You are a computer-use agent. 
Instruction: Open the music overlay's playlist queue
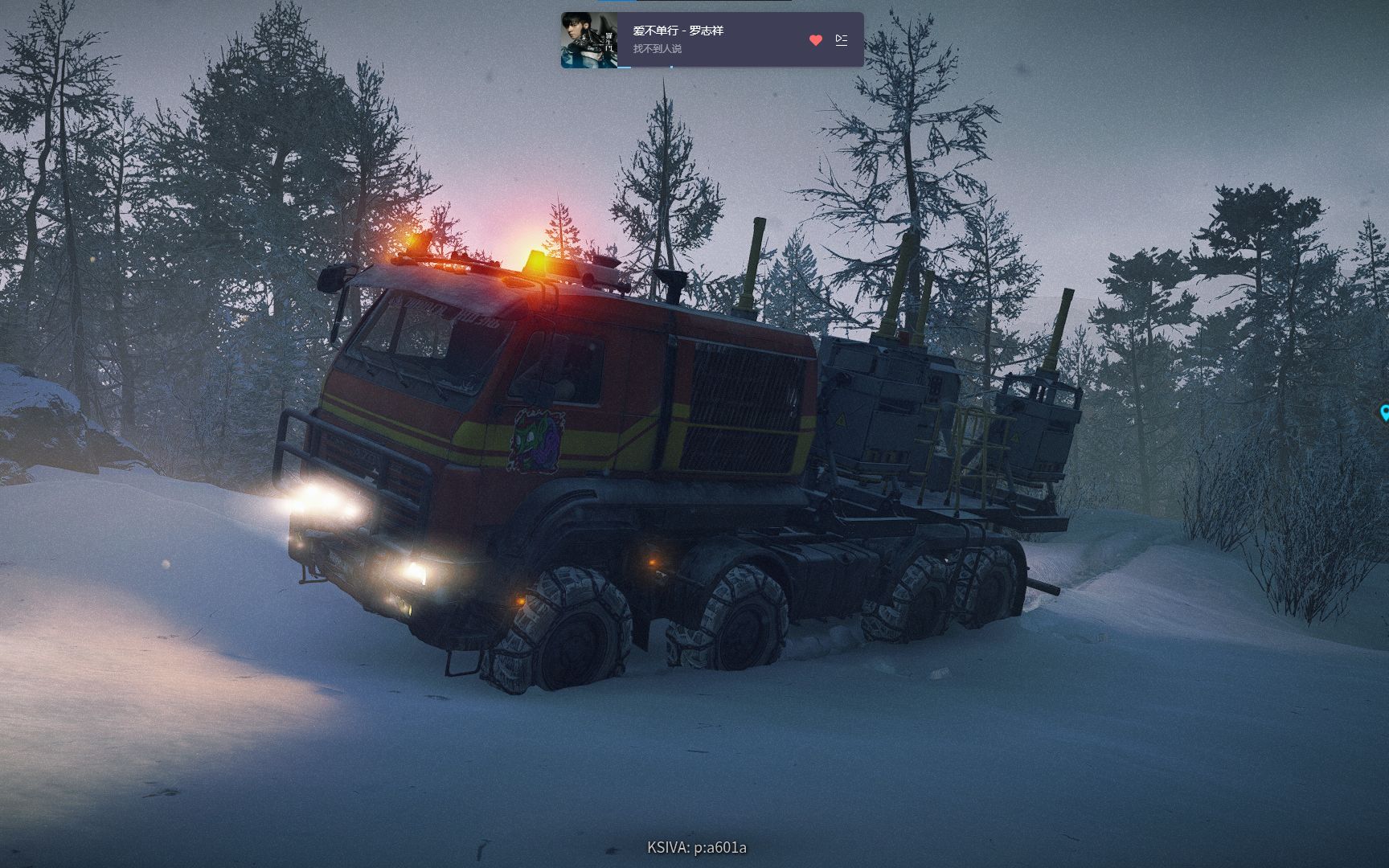pyautogui.click(x=842, y=40)
